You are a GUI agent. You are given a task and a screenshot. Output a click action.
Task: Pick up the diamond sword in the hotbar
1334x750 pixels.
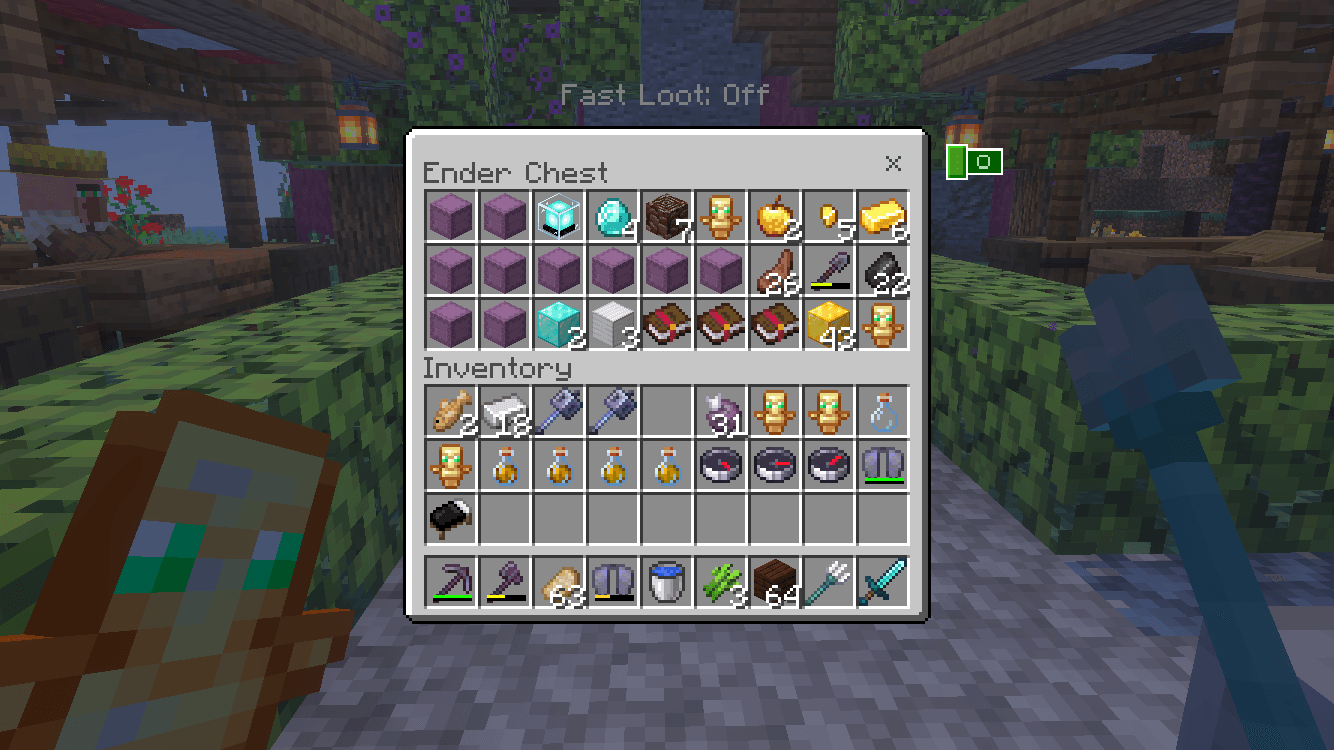[x=882, y=585]
